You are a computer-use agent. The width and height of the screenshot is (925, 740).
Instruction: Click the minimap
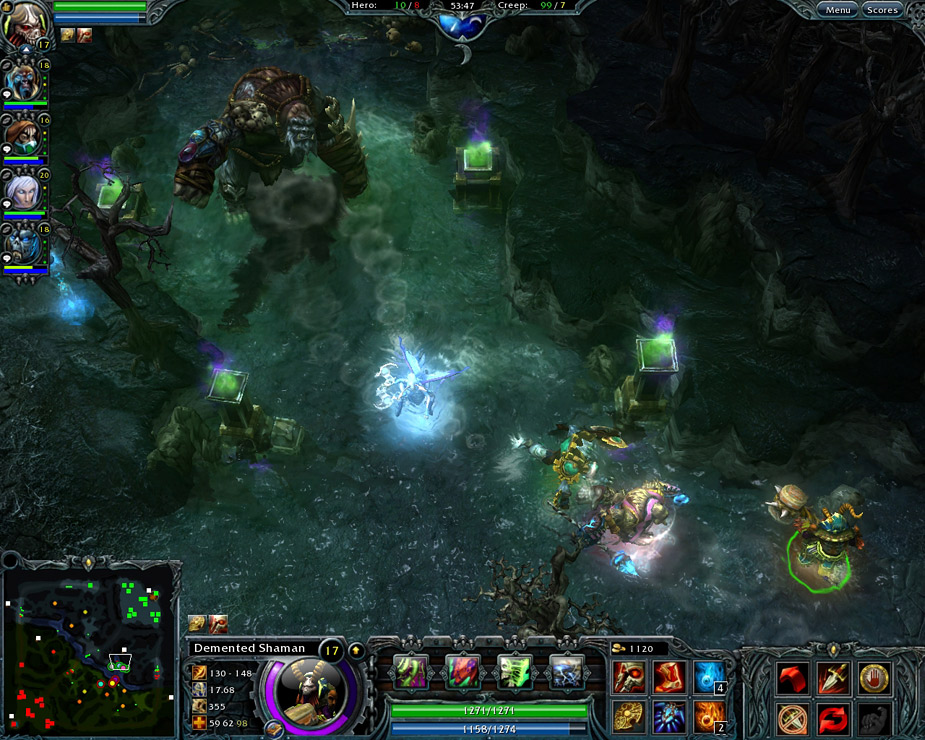[88, 647]
